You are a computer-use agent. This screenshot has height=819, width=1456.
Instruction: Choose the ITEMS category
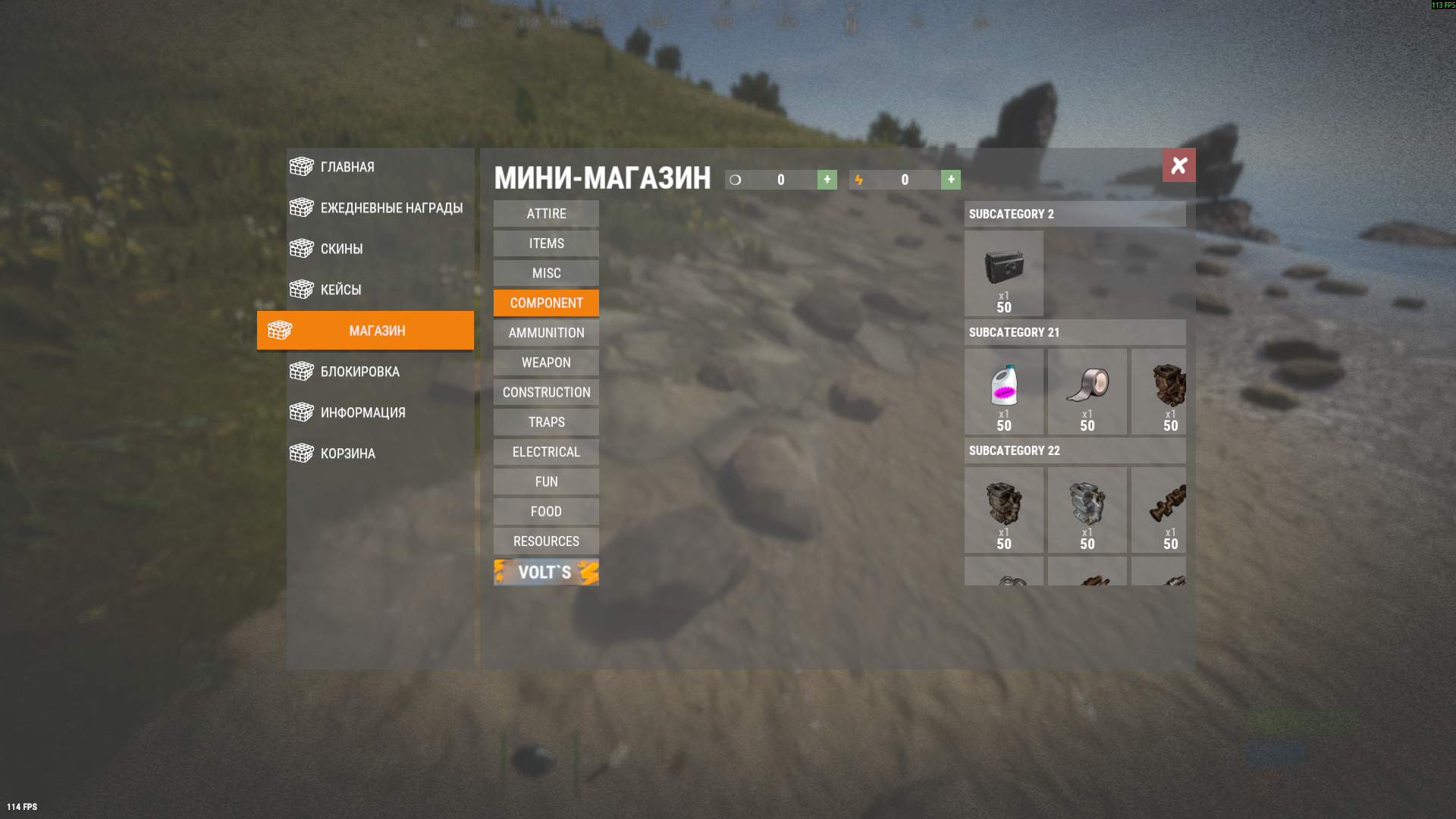(x=546, y=243)
